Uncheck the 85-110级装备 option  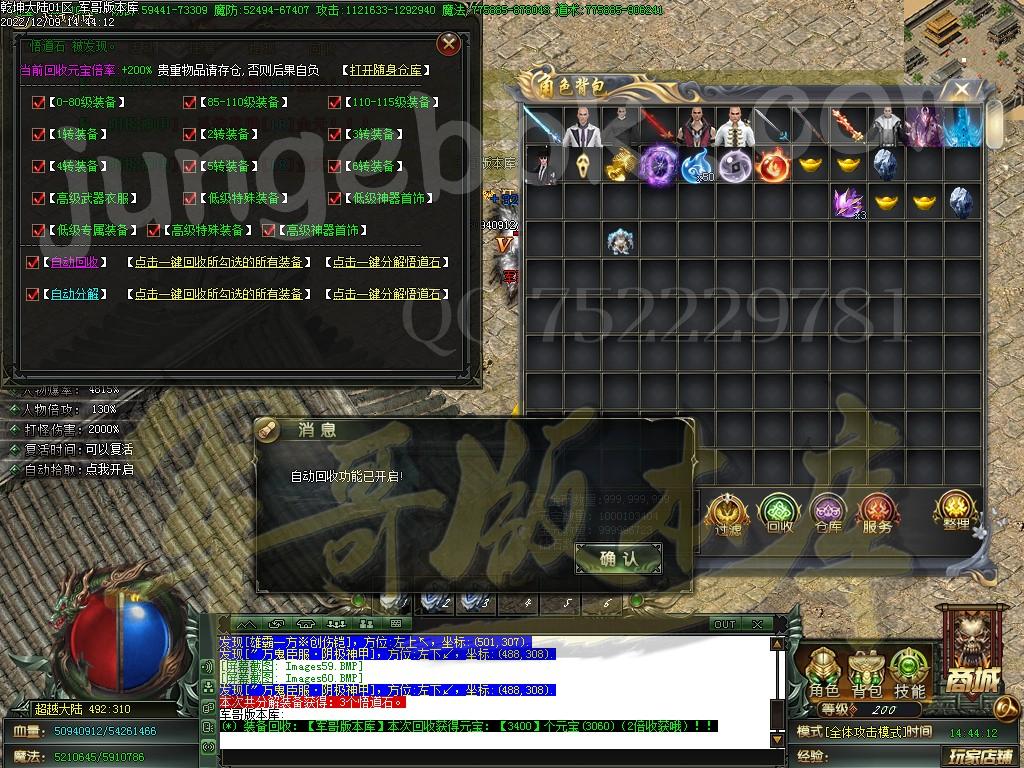(x=189, y=102)
